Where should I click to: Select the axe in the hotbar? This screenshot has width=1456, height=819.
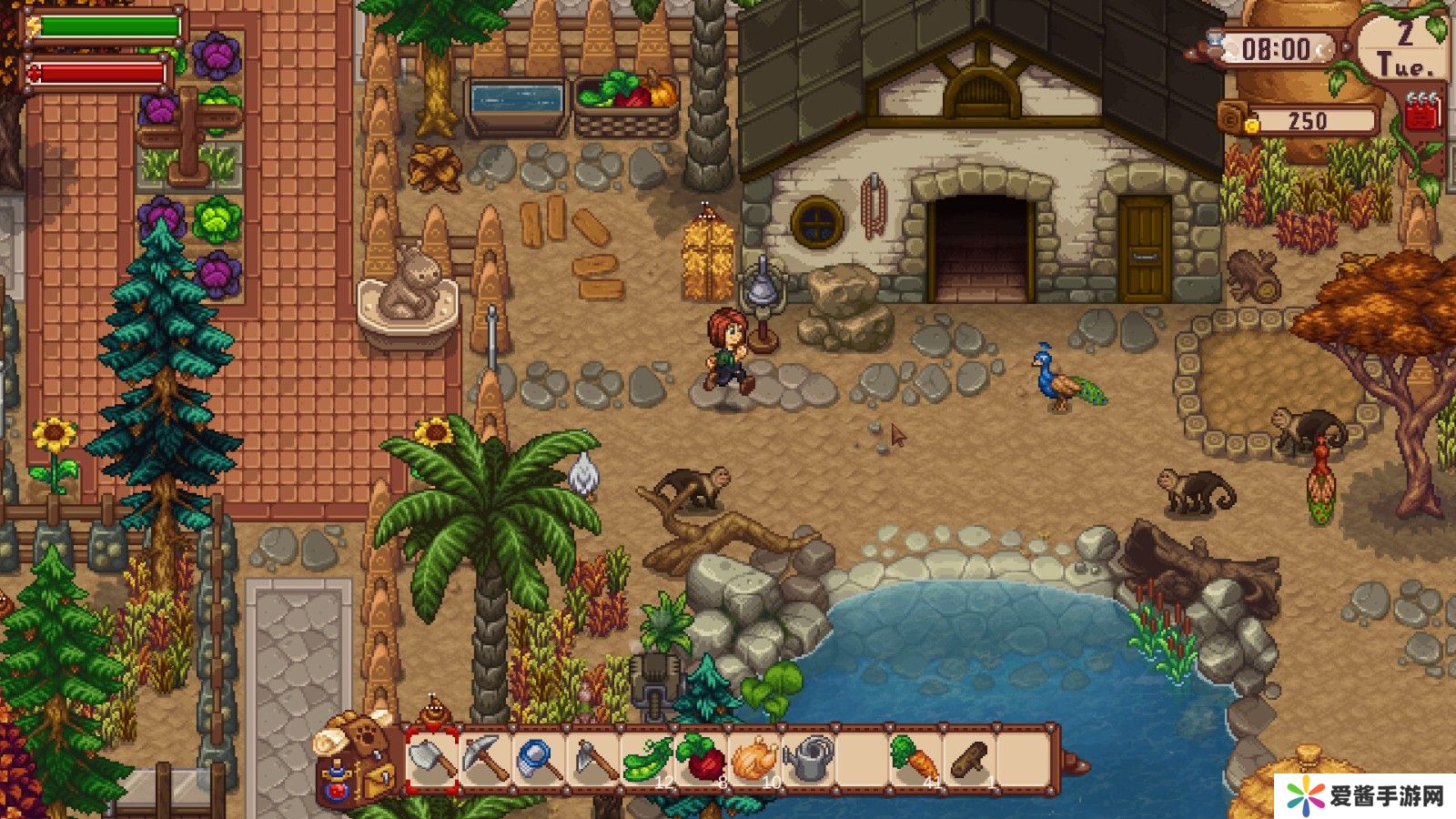(x=431, y=759)
